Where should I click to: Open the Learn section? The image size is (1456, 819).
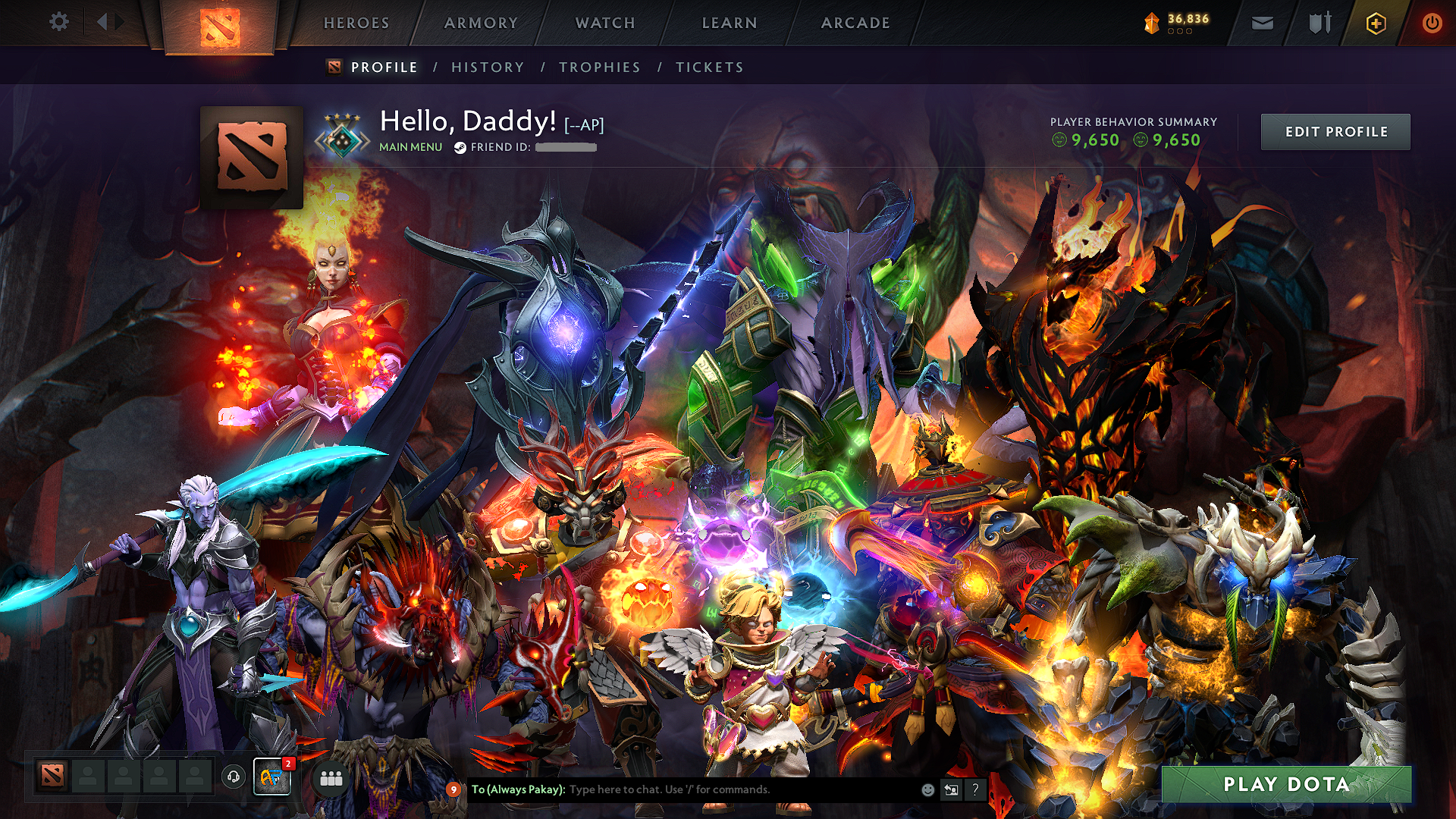[x=730, y=23]
